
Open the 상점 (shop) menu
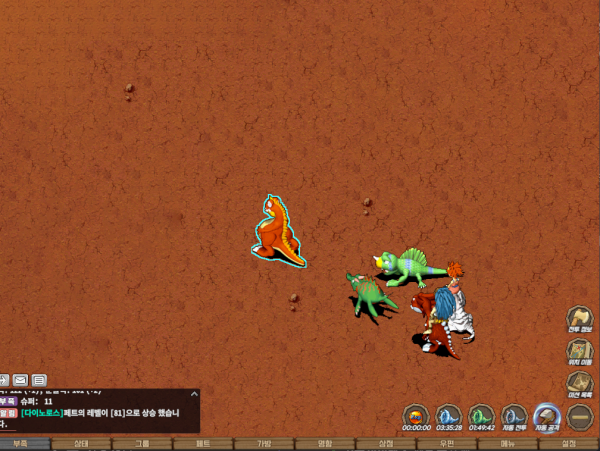coord(386,443)
